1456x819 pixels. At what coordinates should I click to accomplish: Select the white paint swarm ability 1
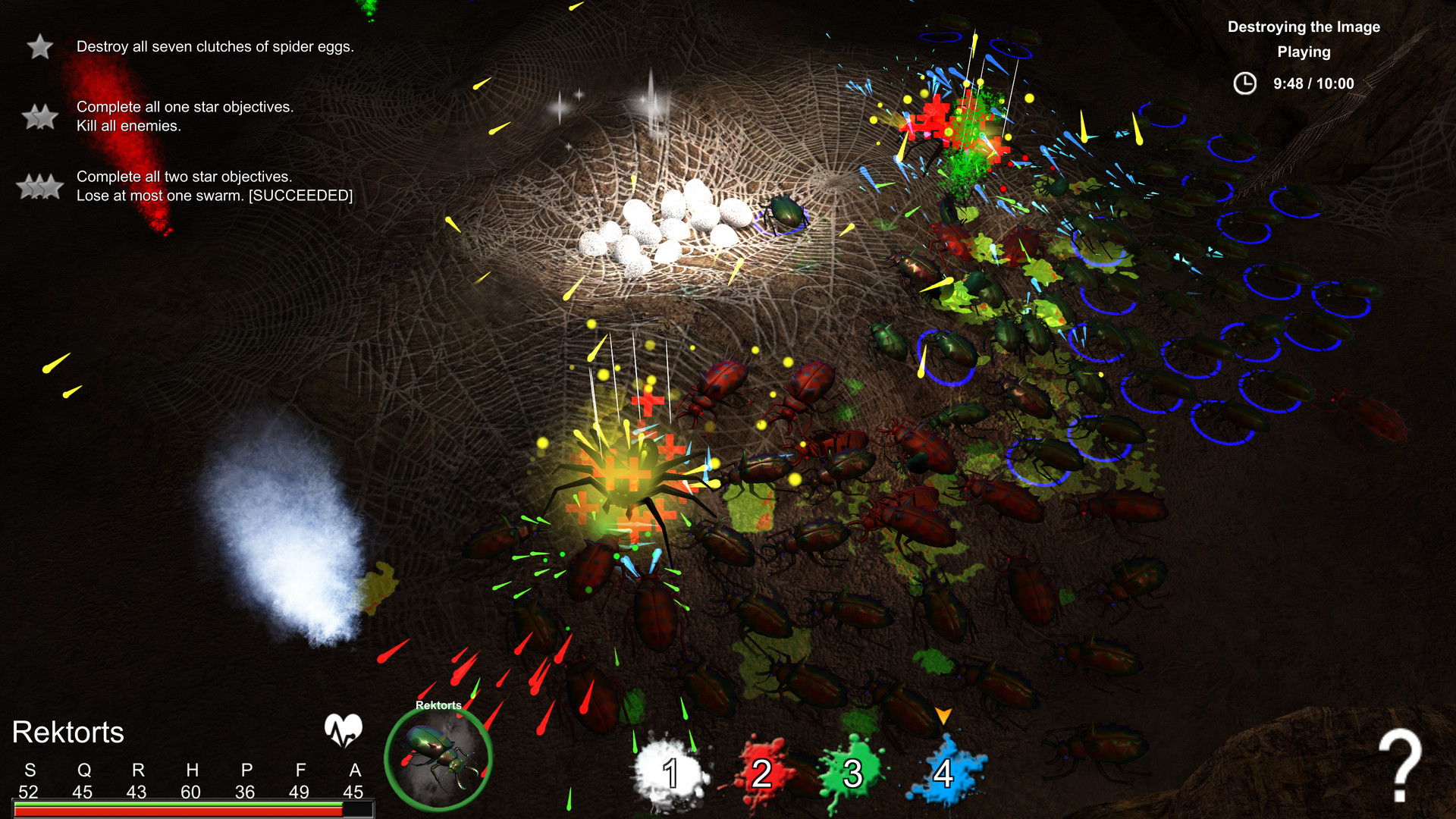[x=670, y=774]
